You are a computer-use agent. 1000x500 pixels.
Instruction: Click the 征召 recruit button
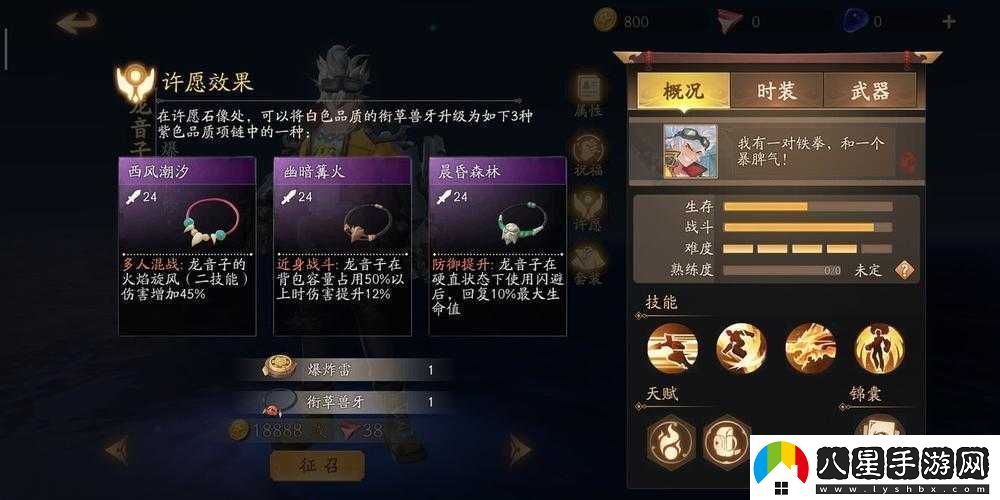pyautogui.click(x=316, y=465)
